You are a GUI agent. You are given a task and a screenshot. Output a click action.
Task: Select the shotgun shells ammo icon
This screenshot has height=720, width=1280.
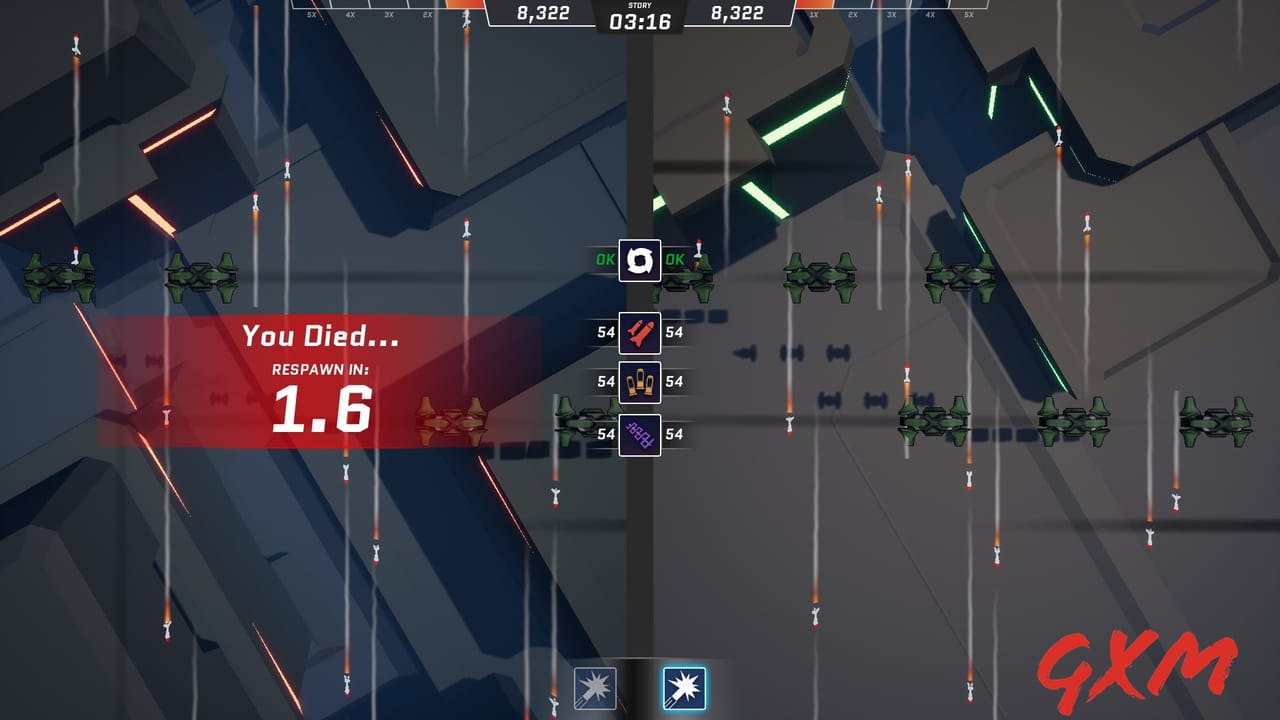click(640, 382)
